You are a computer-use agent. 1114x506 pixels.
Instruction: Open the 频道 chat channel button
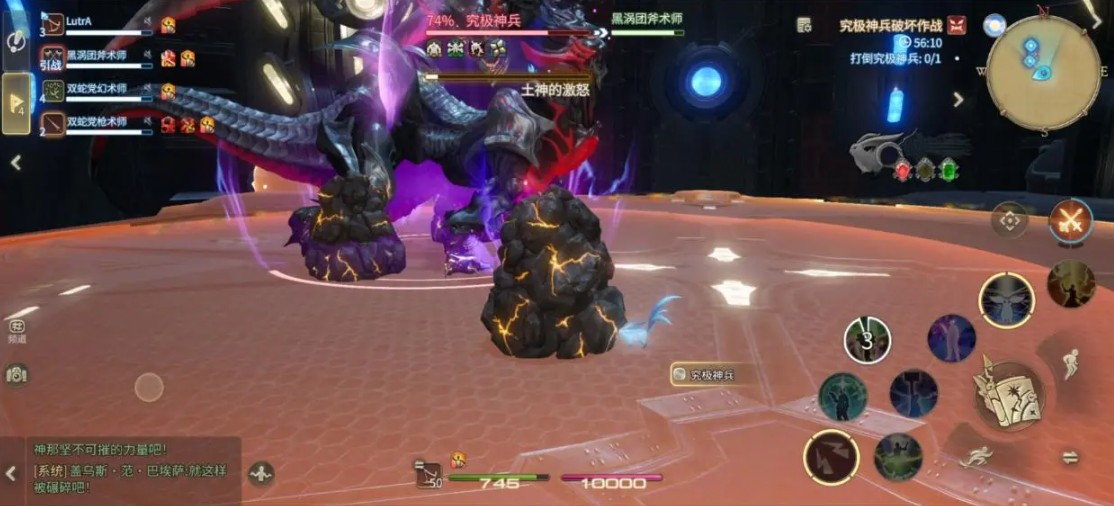(x=17, y=330)
